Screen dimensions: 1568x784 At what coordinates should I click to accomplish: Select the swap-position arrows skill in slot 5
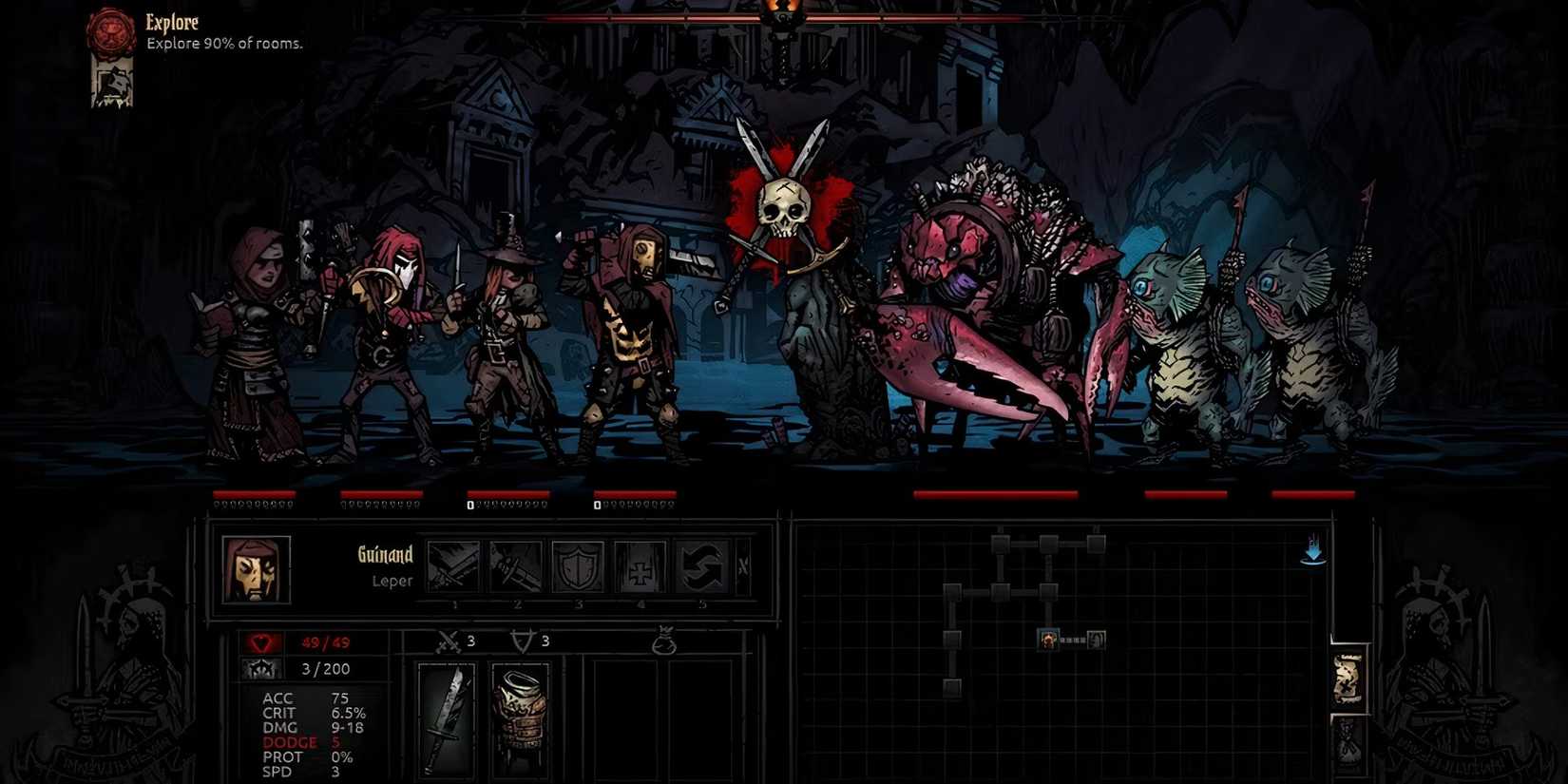point(703,565)
